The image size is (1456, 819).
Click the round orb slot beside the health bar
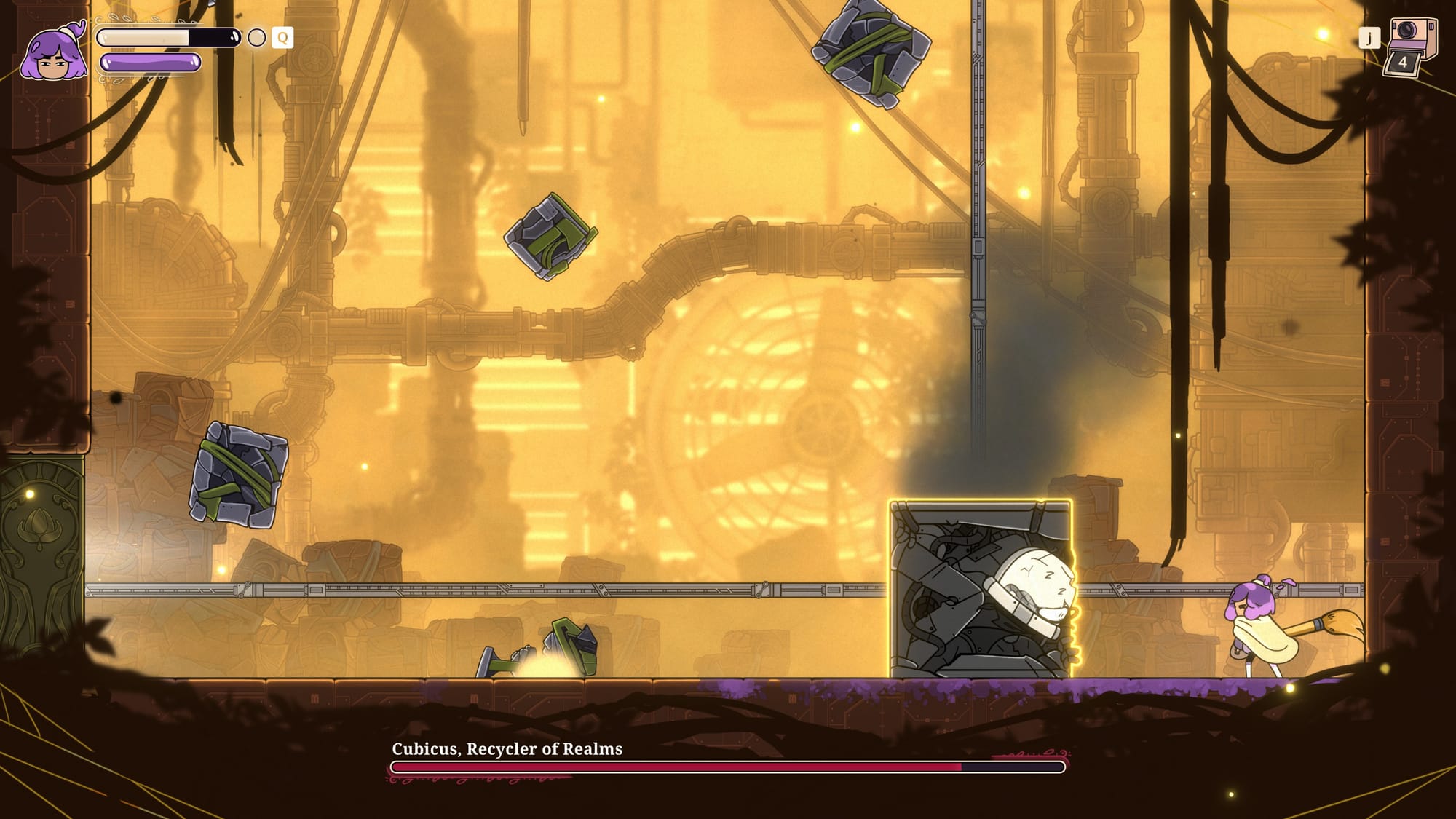point(256,38)
